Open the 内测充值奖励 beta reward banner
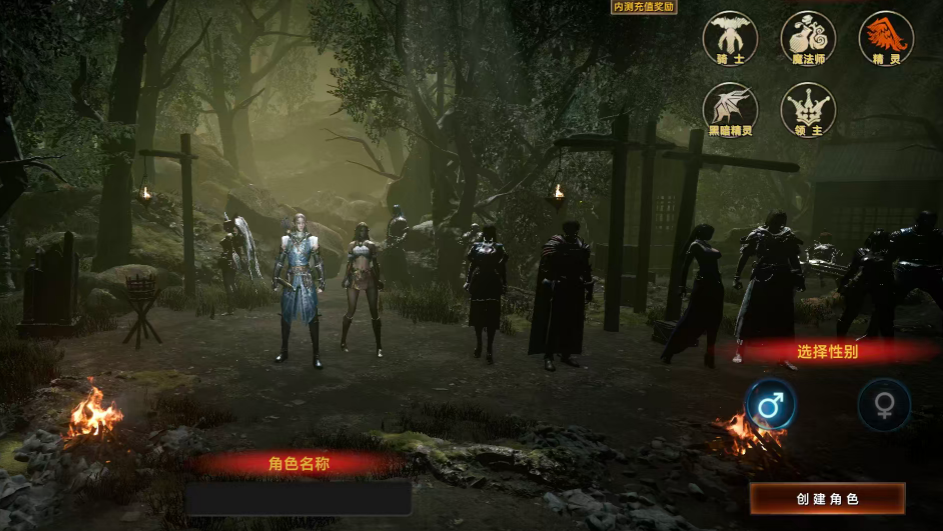 pyautogui.click(x=644, y=7)
